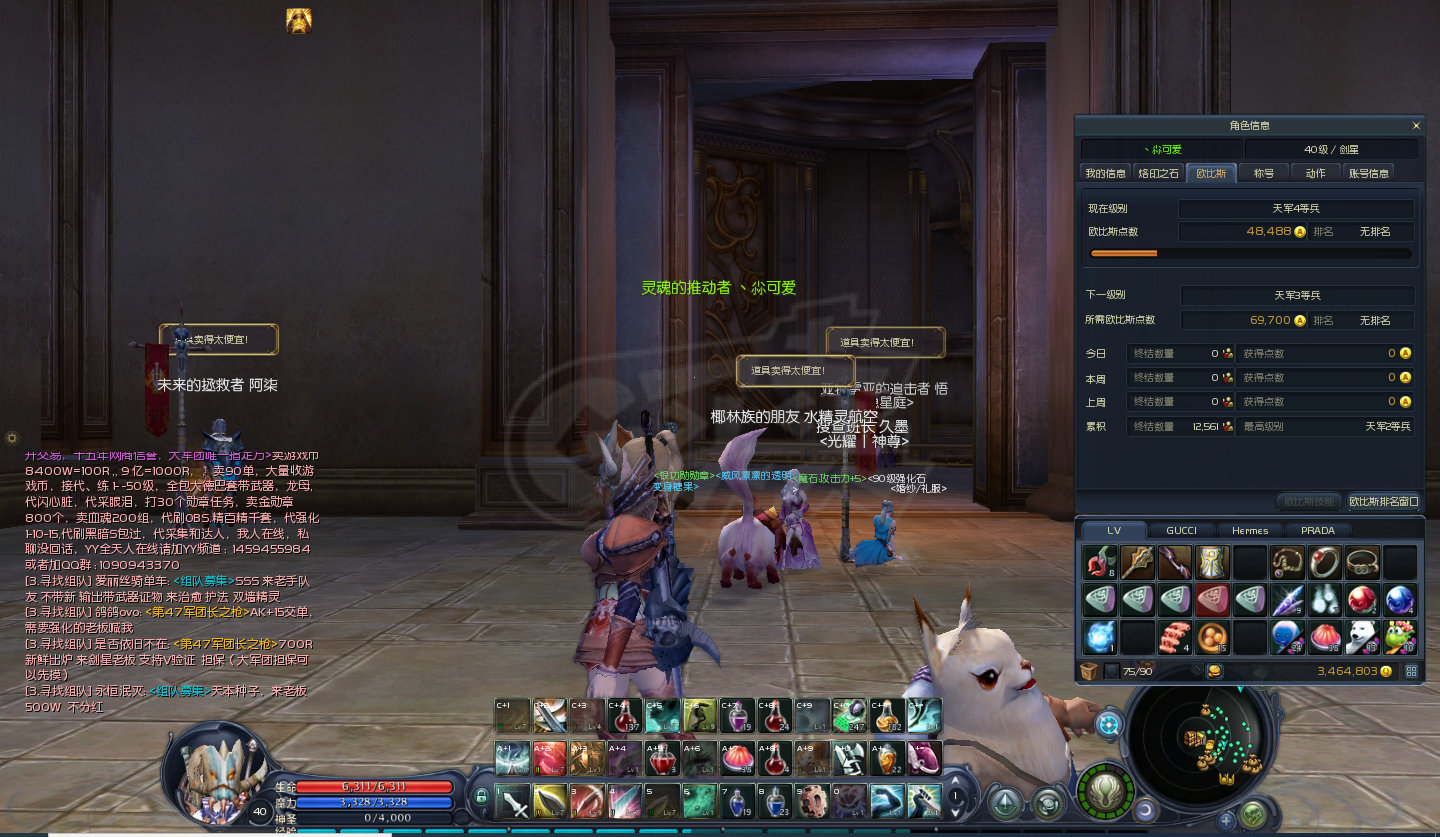This screenshot has width=1440, height=837.
Task: Select the PRADA inventory tab
Action: click(1316, 530)
